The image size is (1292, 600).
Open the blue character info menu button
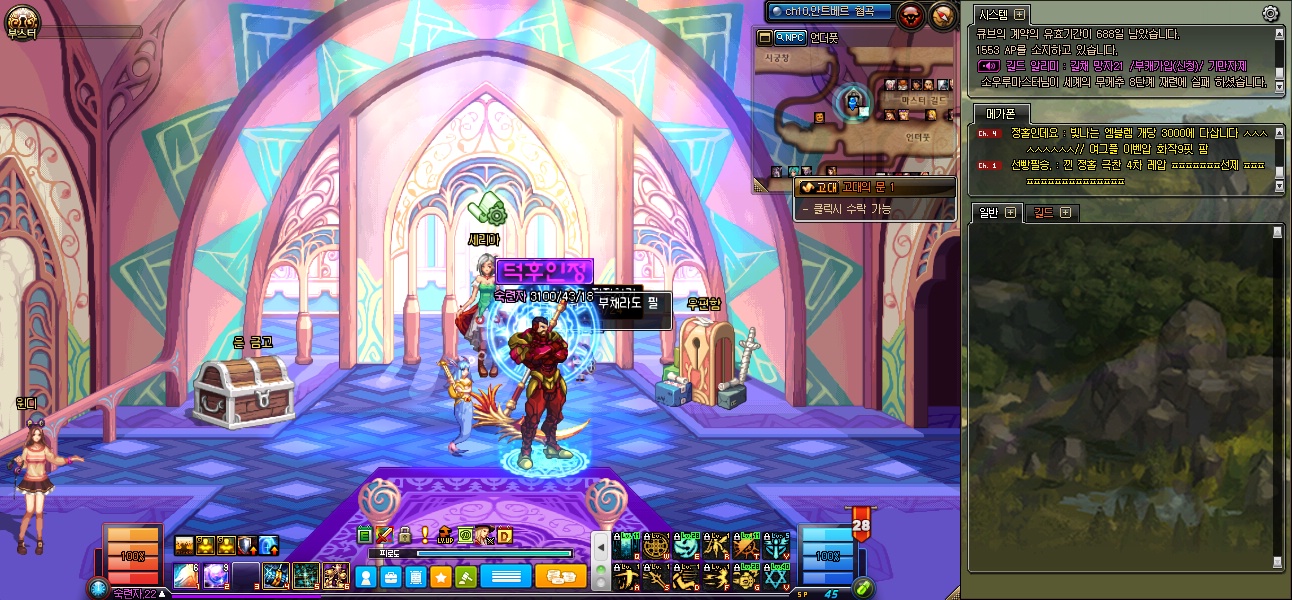tap(366, 577)
